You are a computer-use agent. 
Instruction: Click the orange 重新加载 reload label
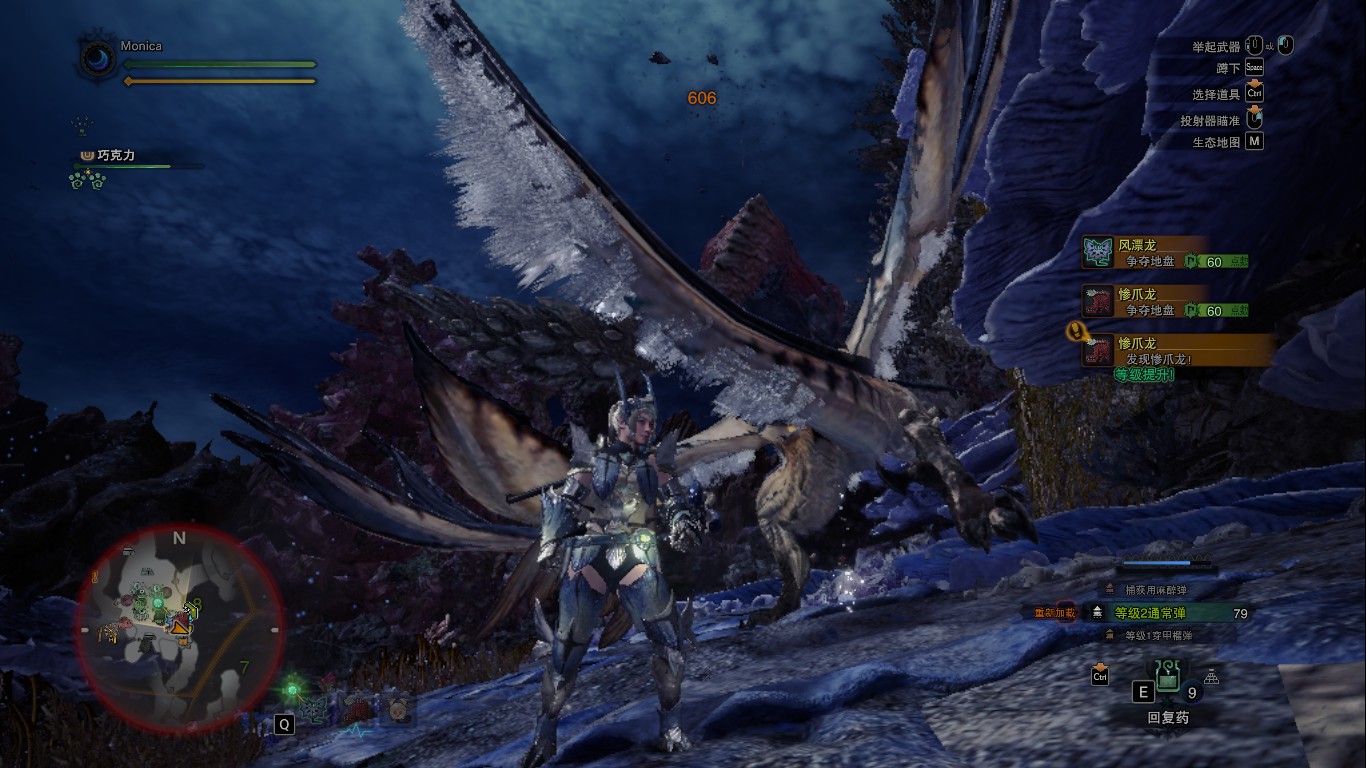click(1054, 613)
